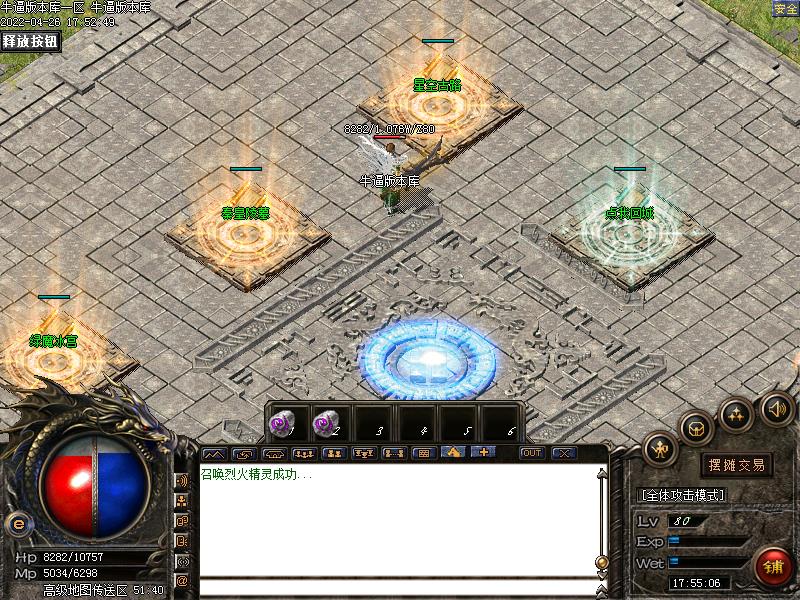Open the character status round icon

coord(661,448)
